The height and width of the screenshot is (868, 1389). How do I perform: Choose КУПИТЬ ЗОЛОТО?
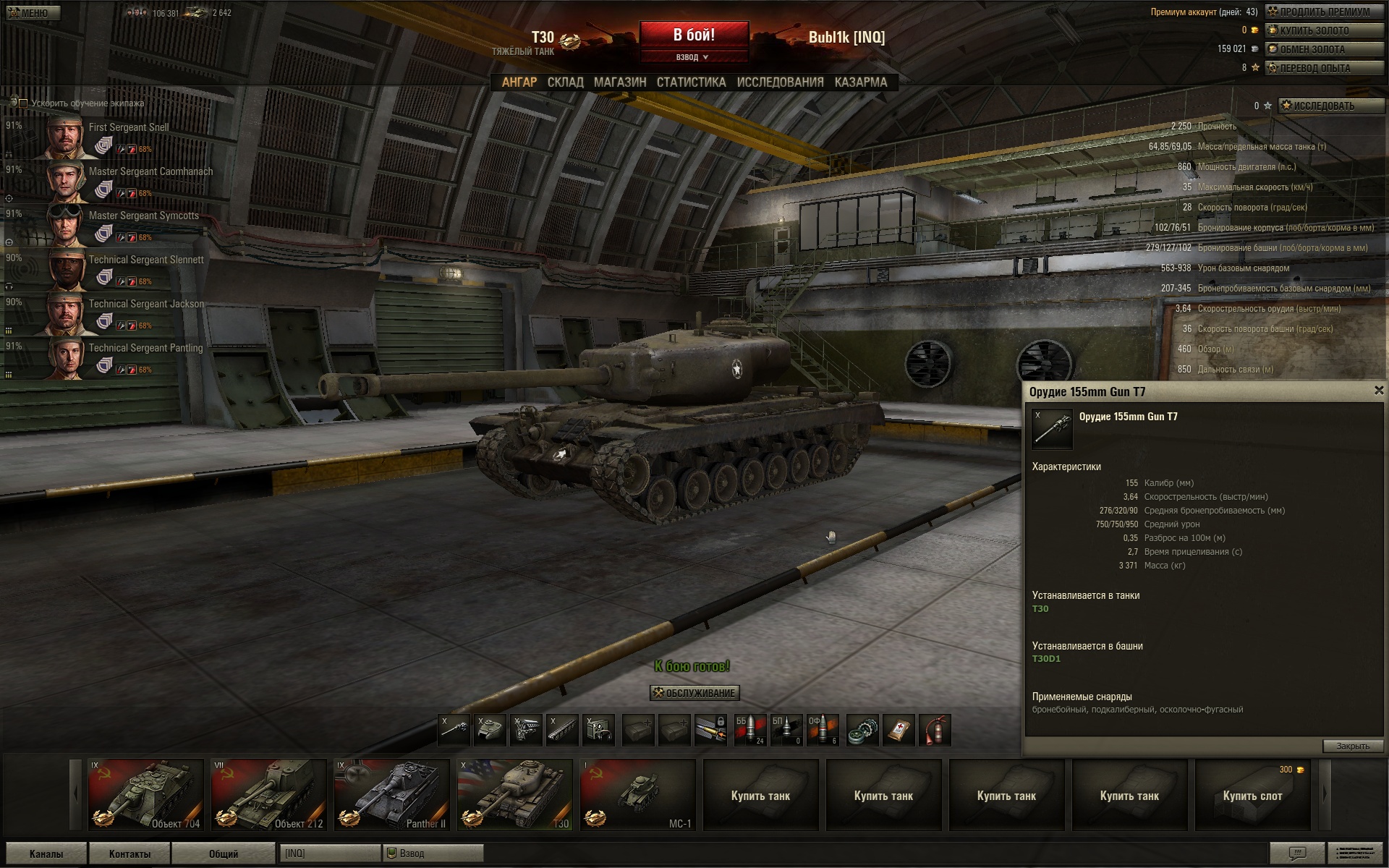pyautogui.click(x=1324, y=30)
